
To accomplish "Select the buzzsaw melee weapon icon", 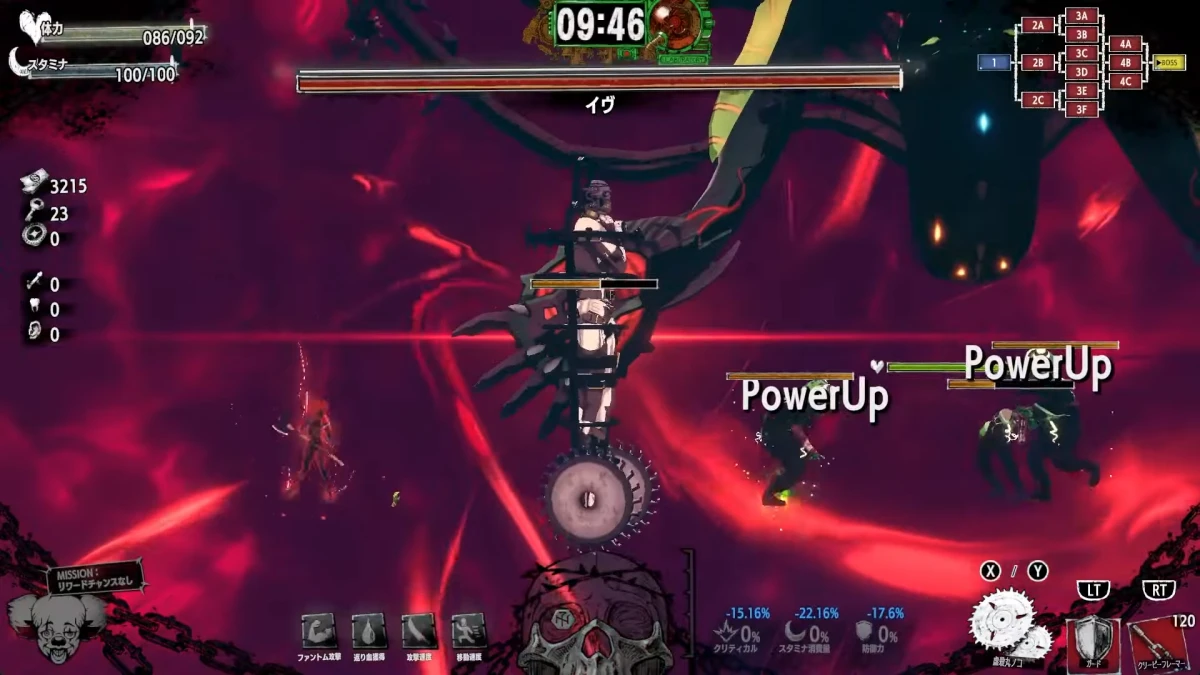I will [x=1008, y=626].
